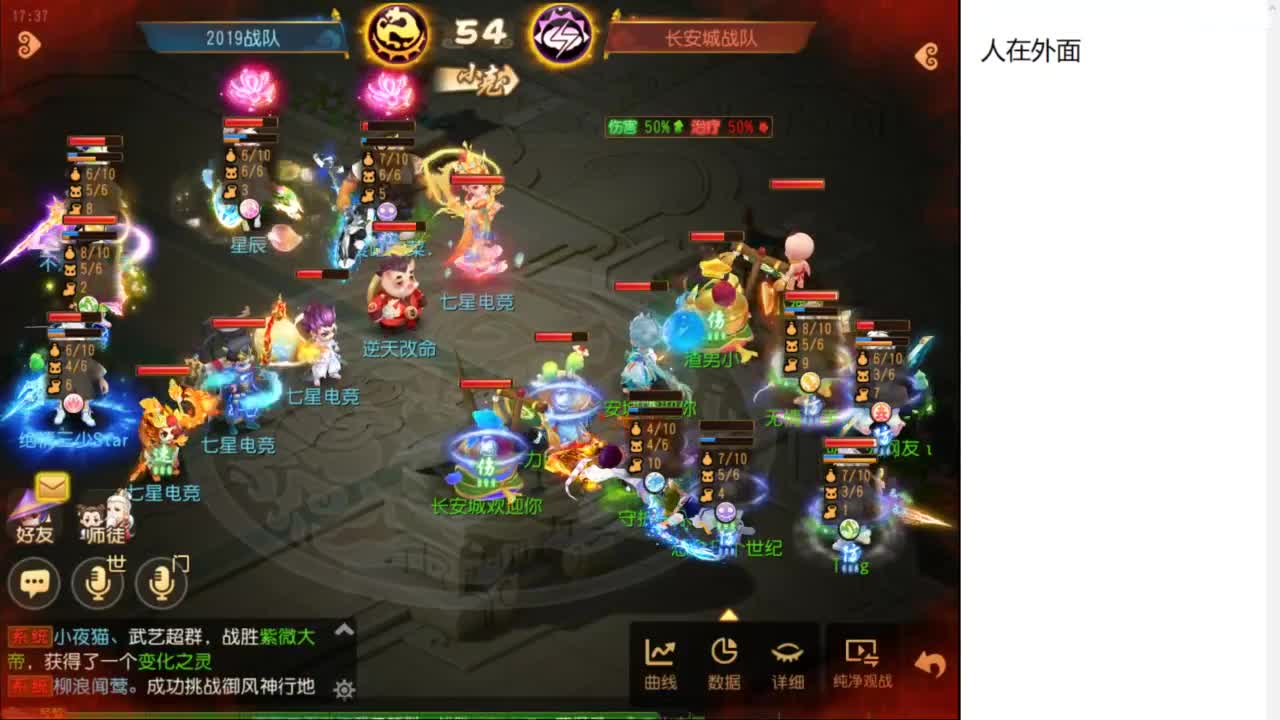Open chat using the speech bubble icon

pos(33,582)
